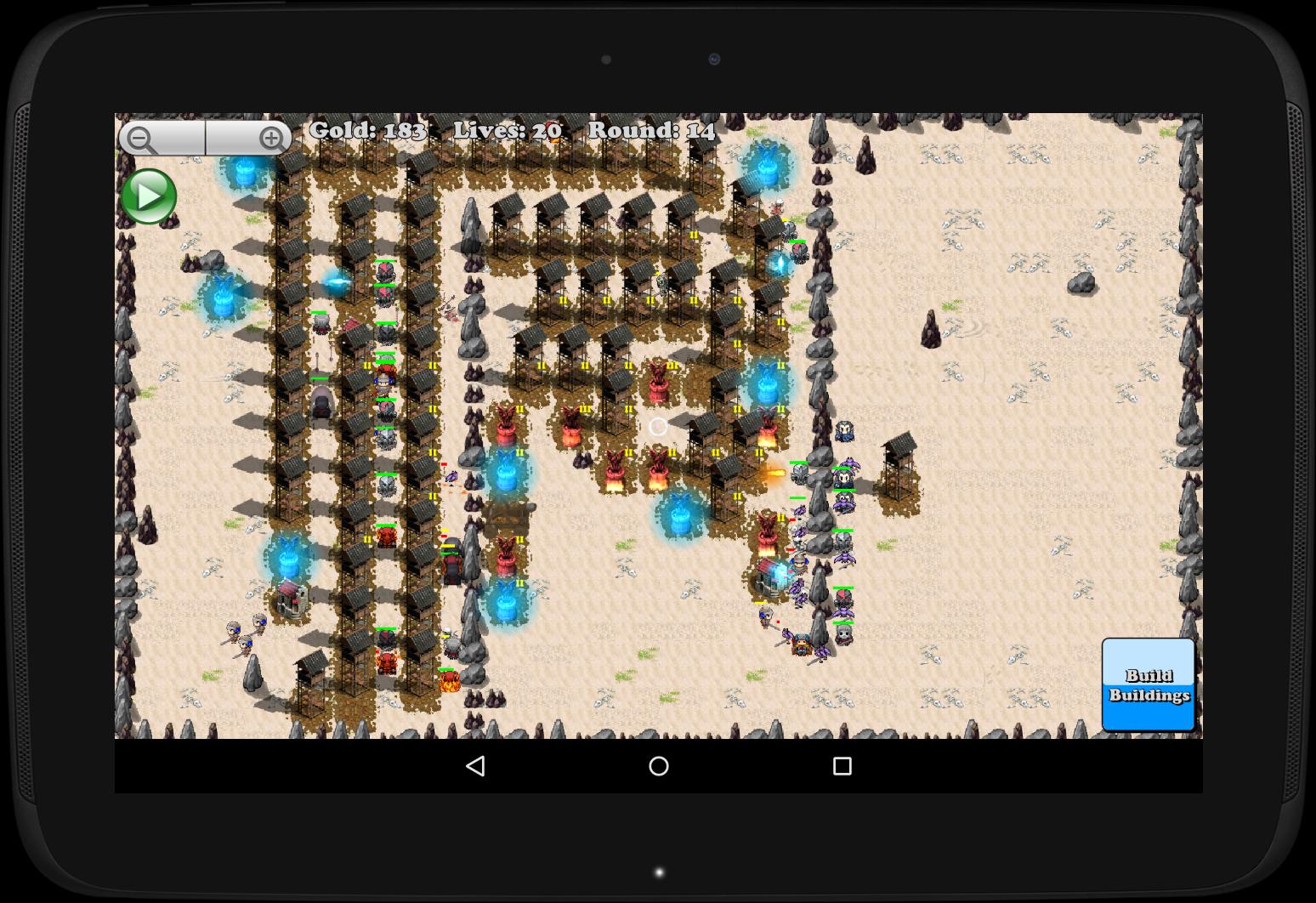Select the castle turret on the left side
The height and width of the screenshot is (903, 1316).
tap(289, 599)
